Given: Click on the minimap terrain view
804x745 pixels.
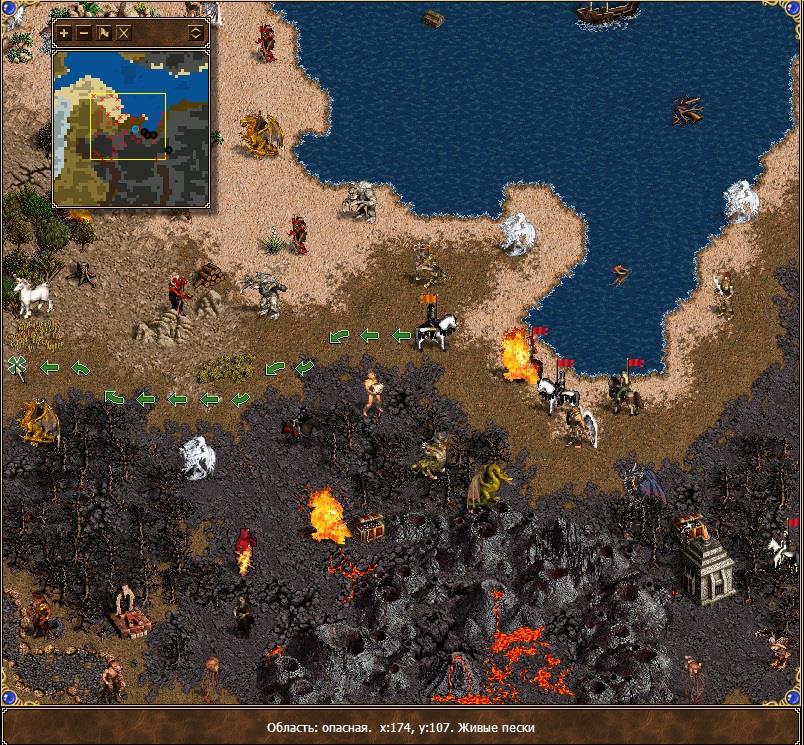Looking at the screenshot, I should click(131, 126).
